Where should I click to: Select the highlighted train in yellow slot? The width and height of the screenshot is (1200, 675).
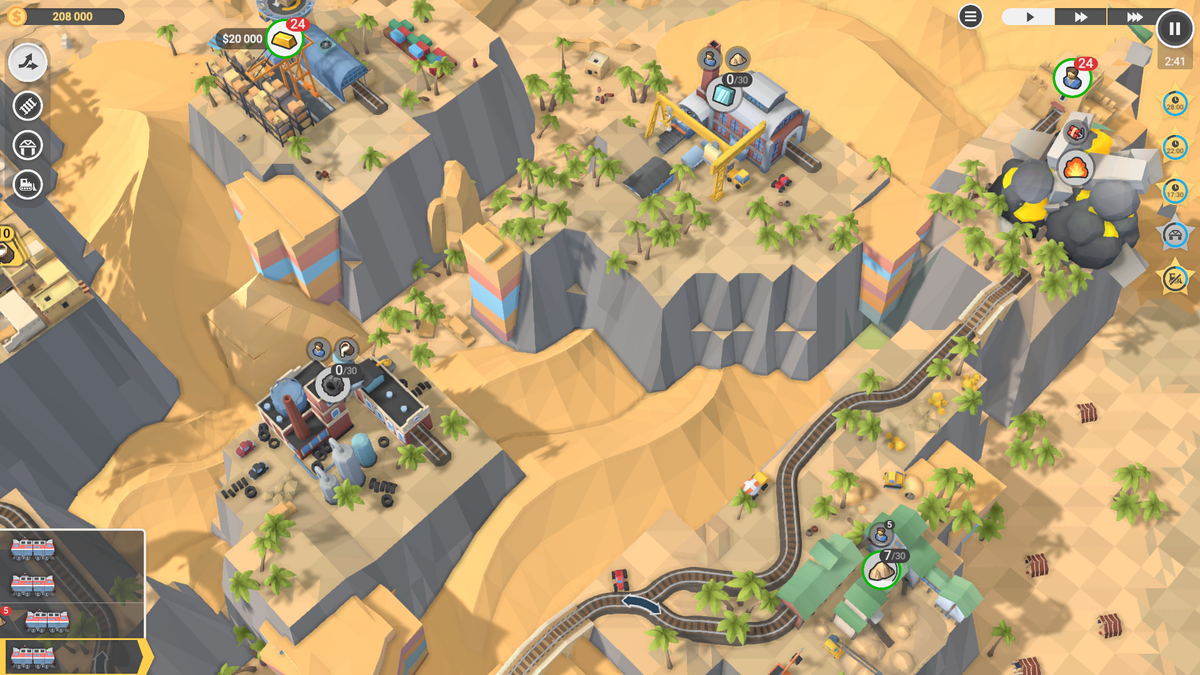point(34,656)
